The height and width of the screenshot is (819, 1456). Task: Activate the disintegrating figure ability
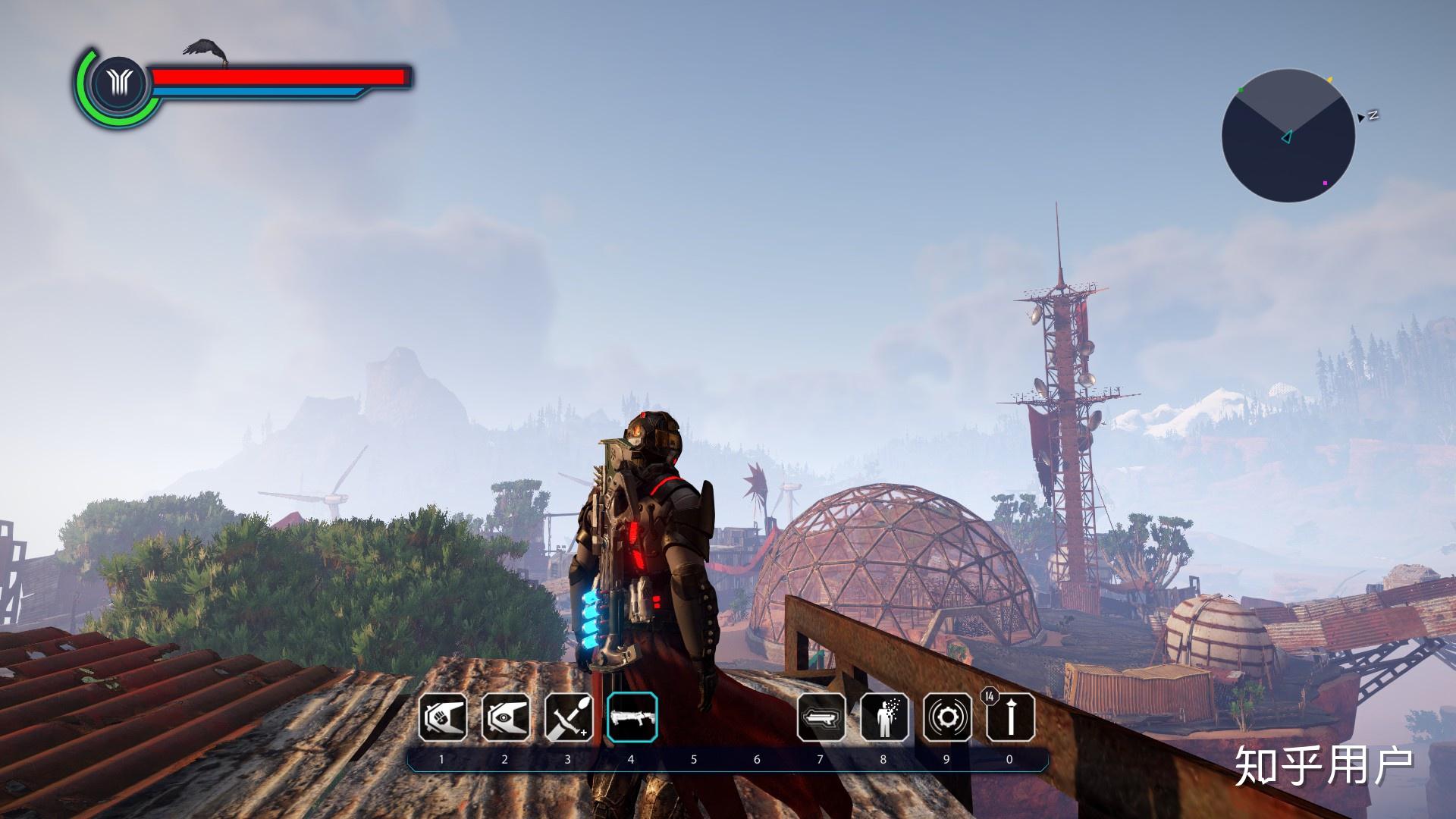tap(884, 717)
